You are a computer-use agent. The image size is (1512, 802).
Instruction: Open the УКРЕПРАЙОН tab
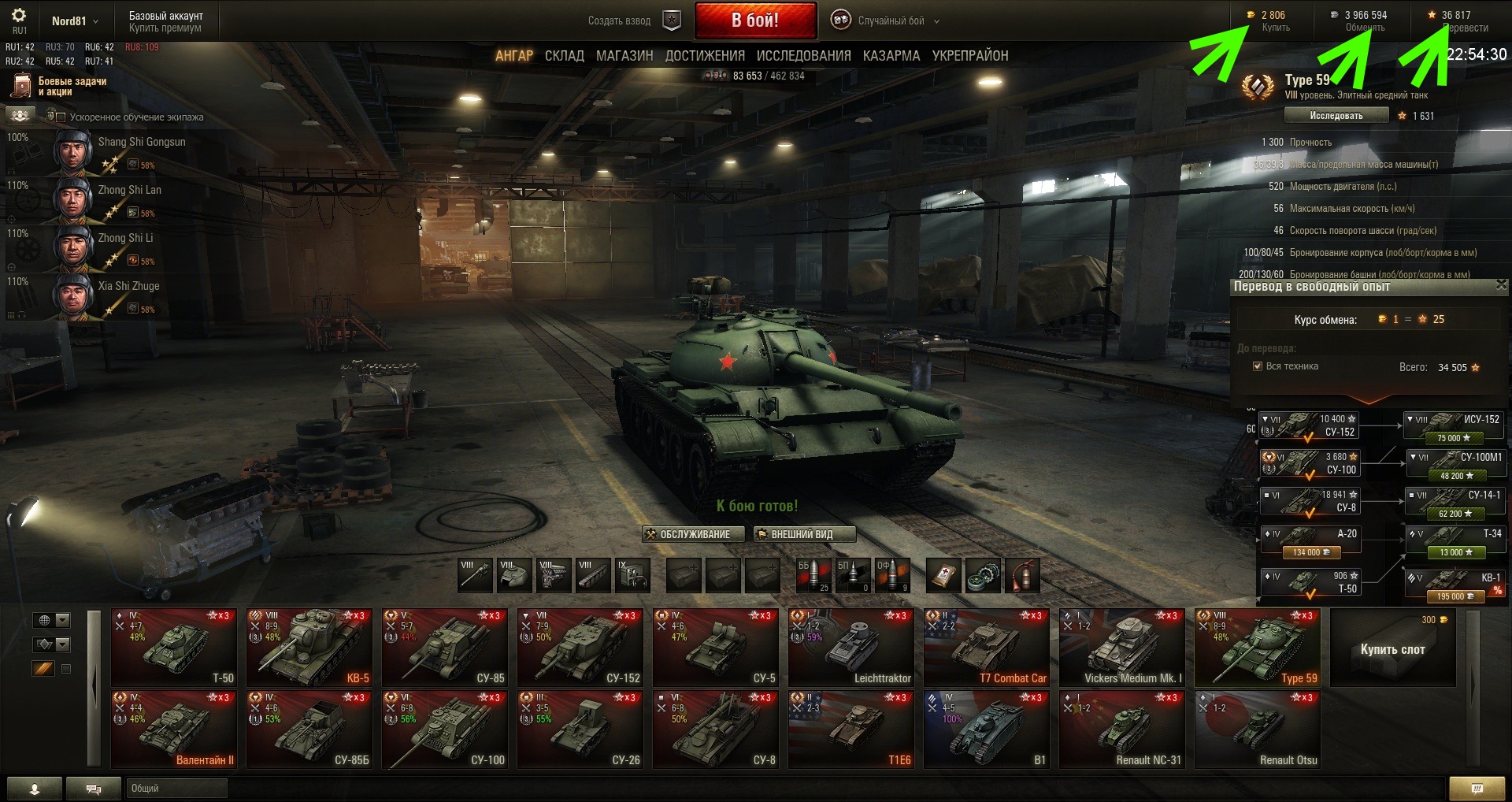[x=969, y=56]
